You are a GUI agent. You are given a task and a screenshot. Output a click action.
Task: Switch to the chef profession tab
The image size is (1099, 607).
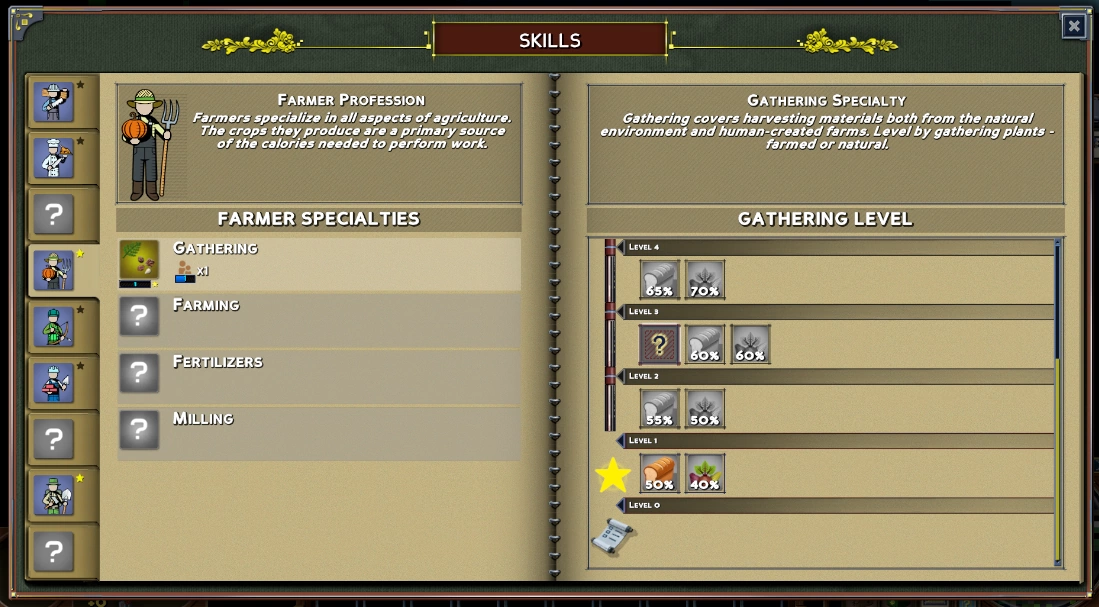click(54, 158)
